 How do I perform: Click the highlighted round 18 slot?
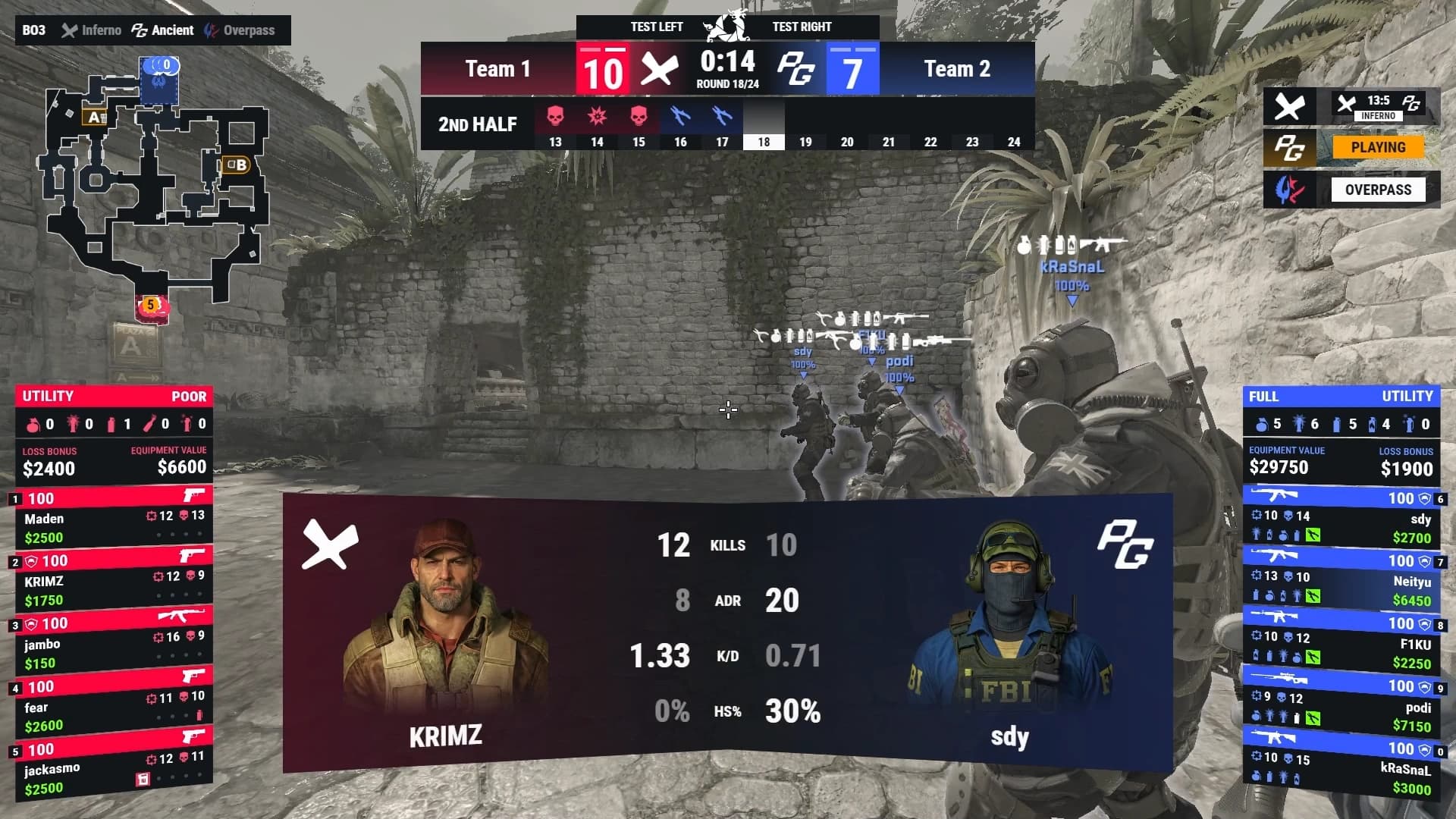click(x=764, y=125)
